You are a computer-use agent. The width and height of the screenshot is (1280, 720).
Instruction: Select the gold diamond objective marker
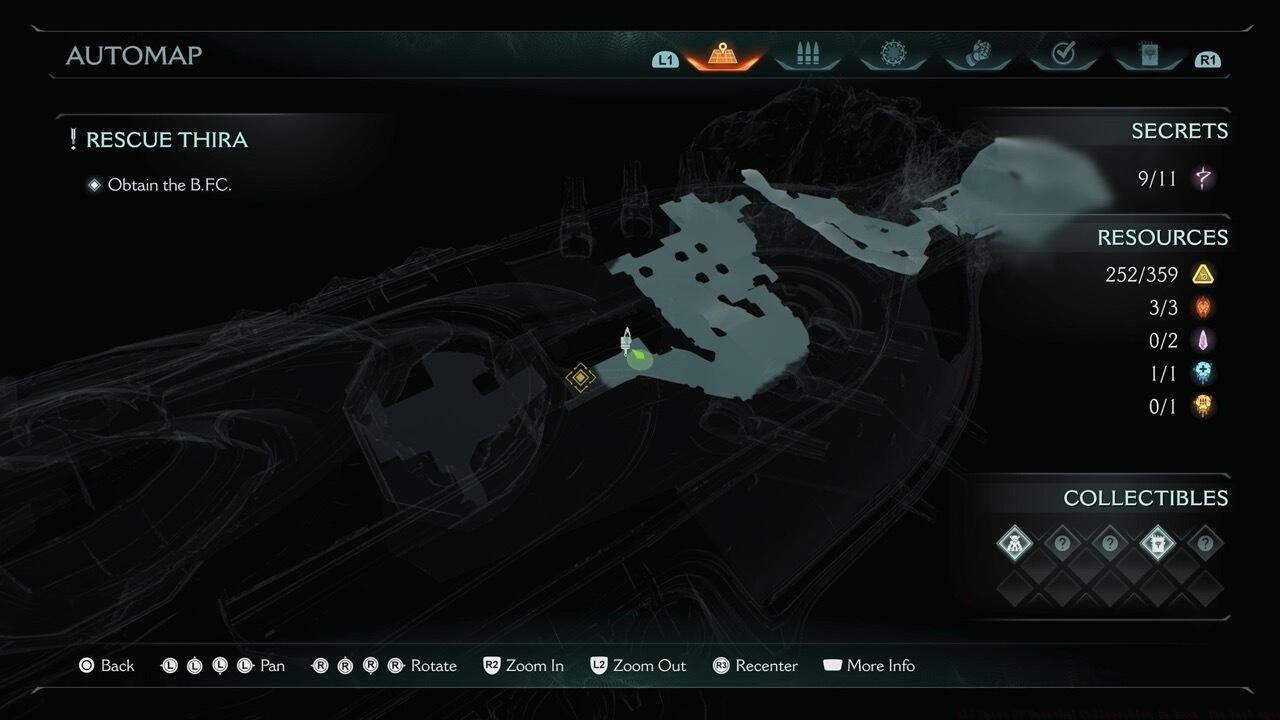tap(580, 378)
